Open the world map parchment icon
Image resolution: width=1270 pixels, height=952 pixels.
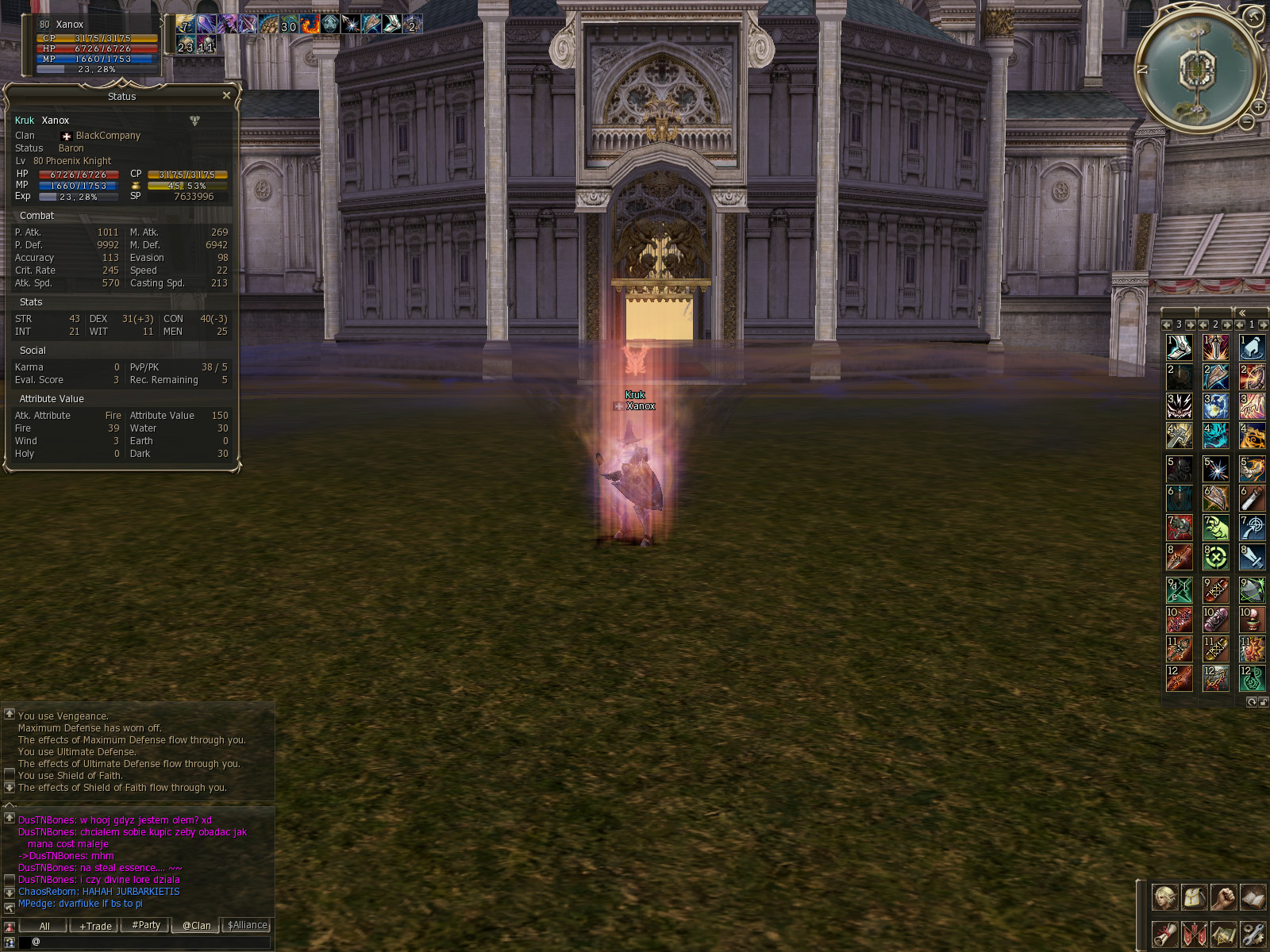tap(1223, 934)
